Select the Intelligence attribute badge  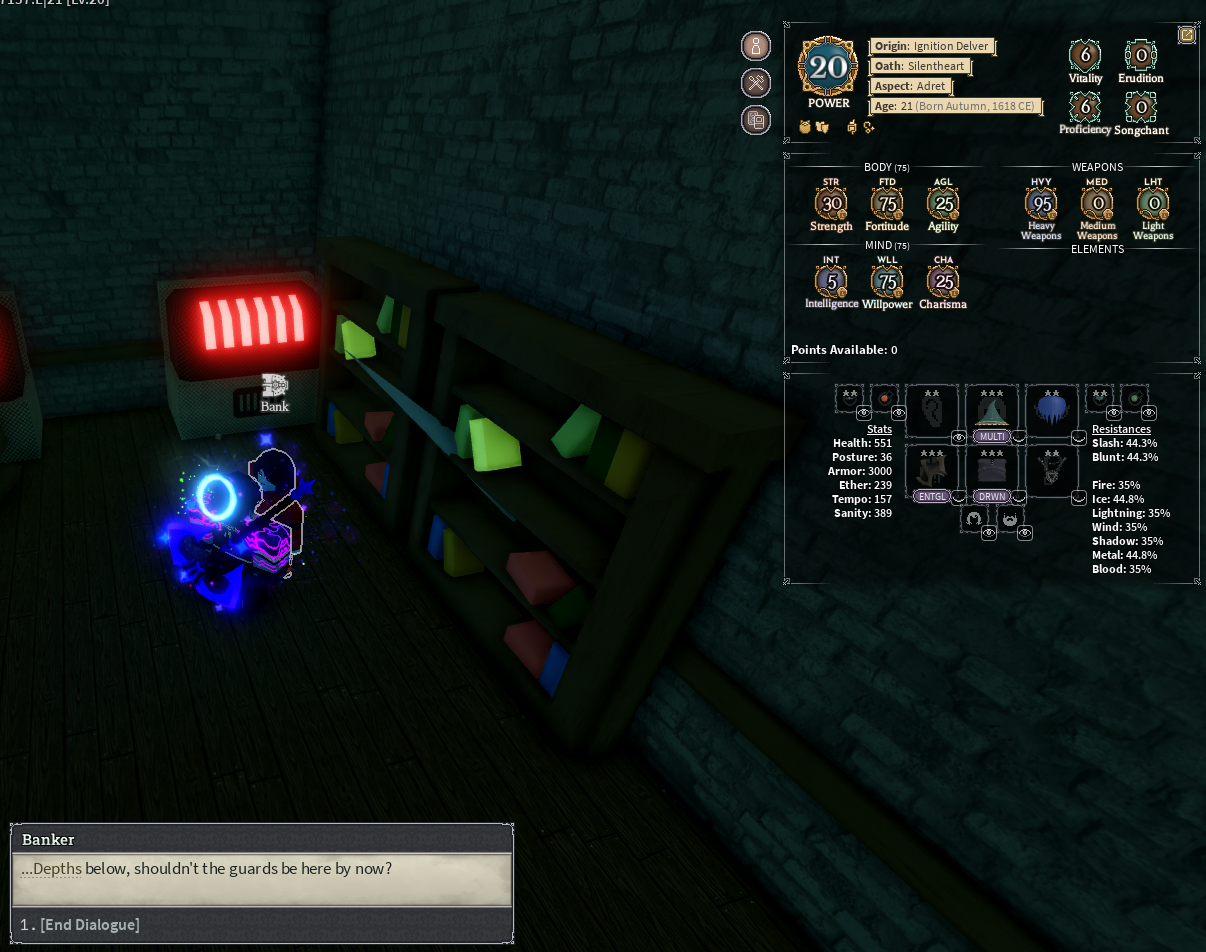click(x=831, y=282)
